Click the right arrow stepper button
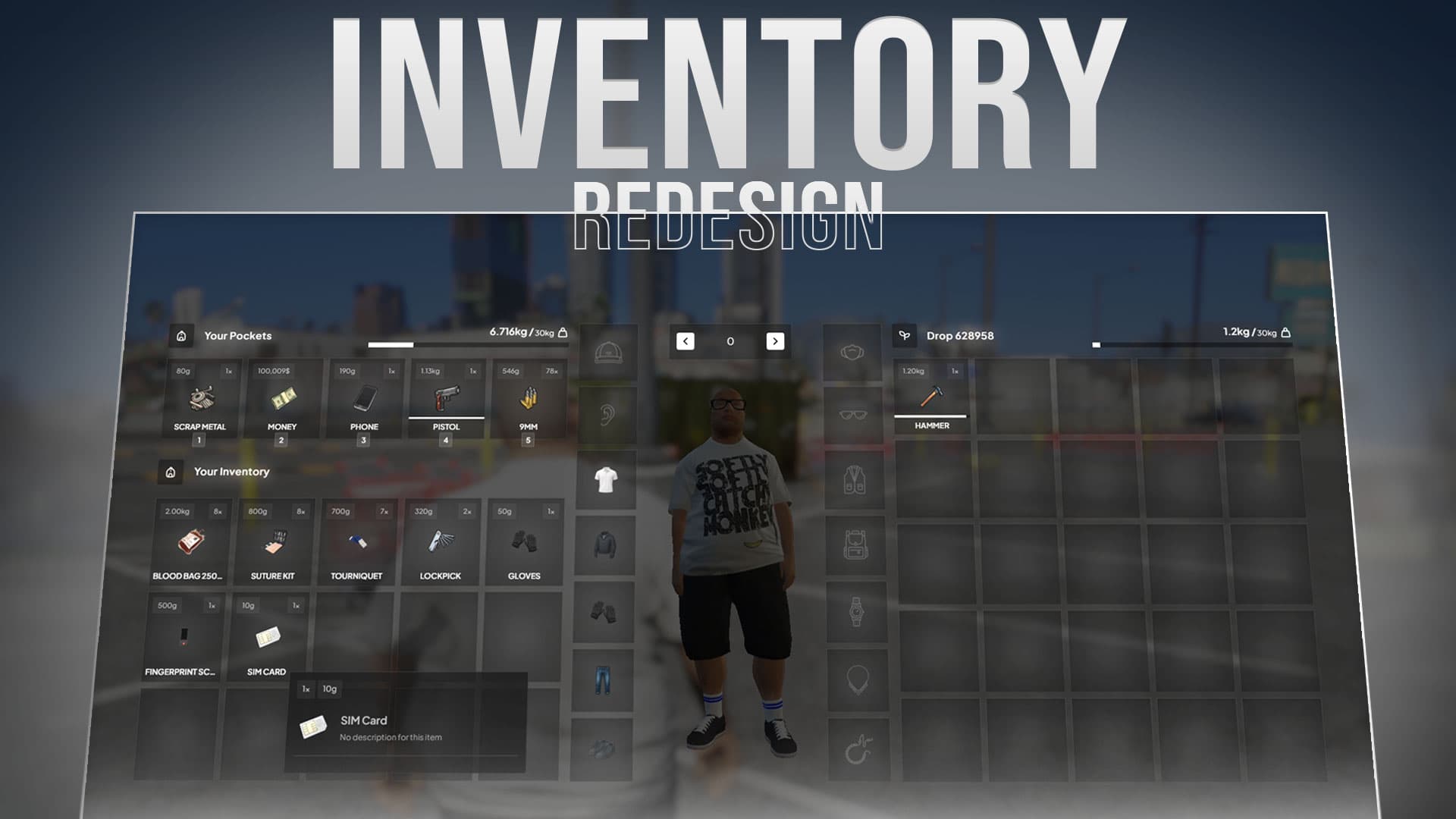 pyautogui.click(x=775, y=341)
